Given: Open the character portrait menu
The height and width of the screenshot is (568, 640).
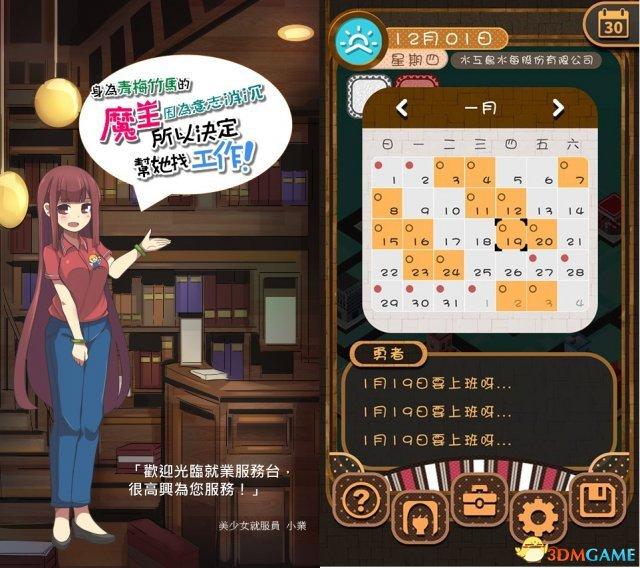Looking at the screenshot, I should tap(415, 509).
